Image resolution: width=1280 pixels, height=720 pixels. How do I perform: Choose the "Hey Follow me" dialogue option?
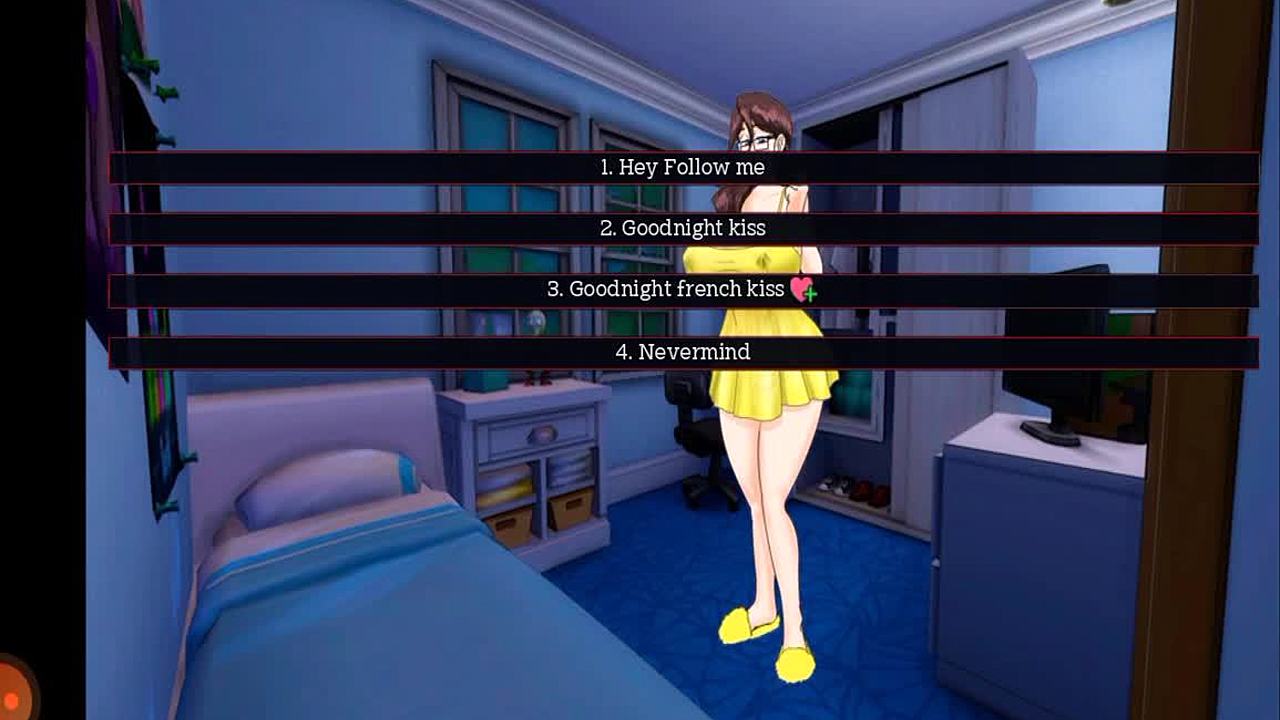[x=683, y=168]
